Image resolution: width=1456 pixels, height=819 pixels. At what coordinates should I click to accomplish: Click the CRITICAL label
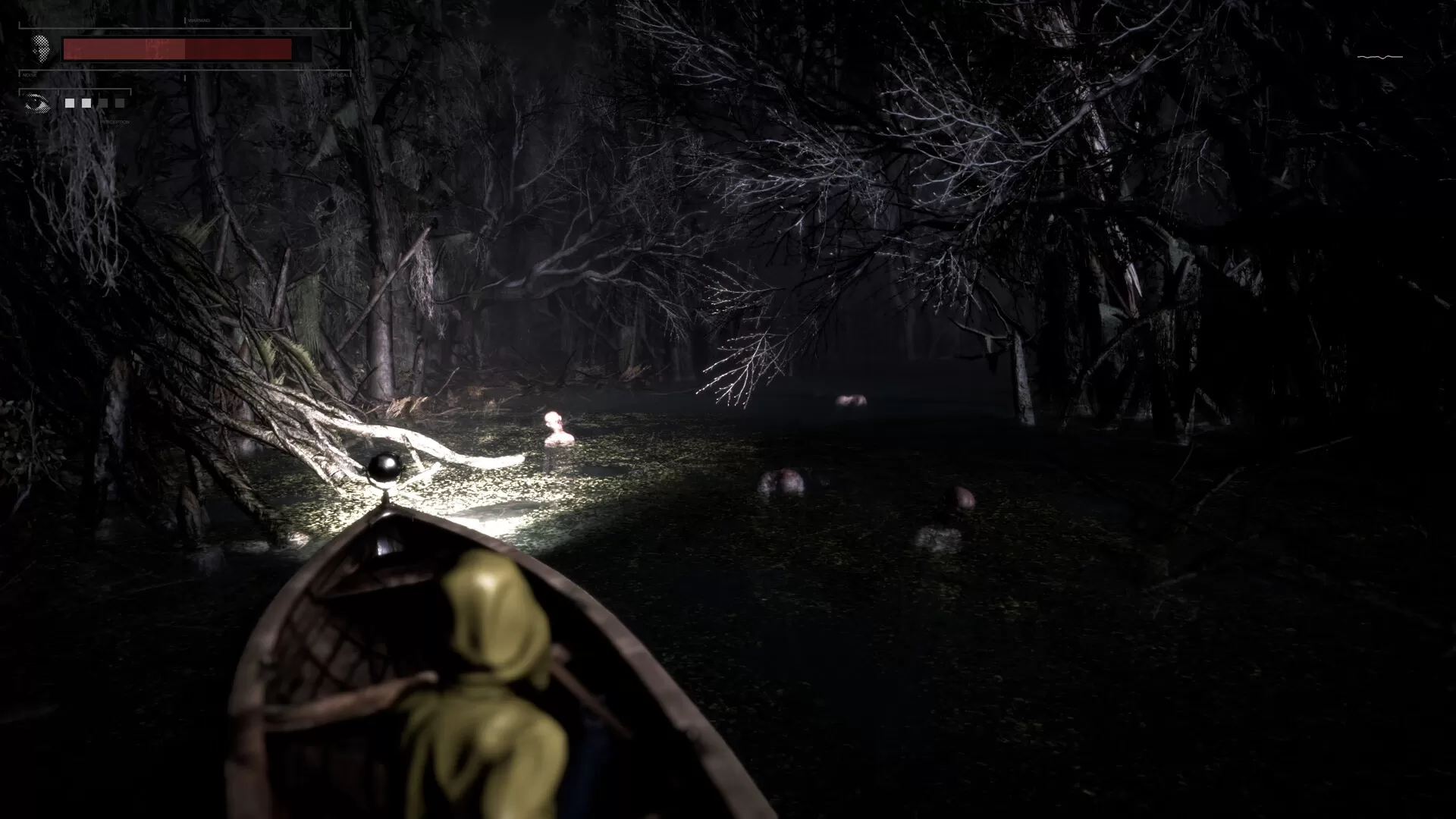coord(339,75)
